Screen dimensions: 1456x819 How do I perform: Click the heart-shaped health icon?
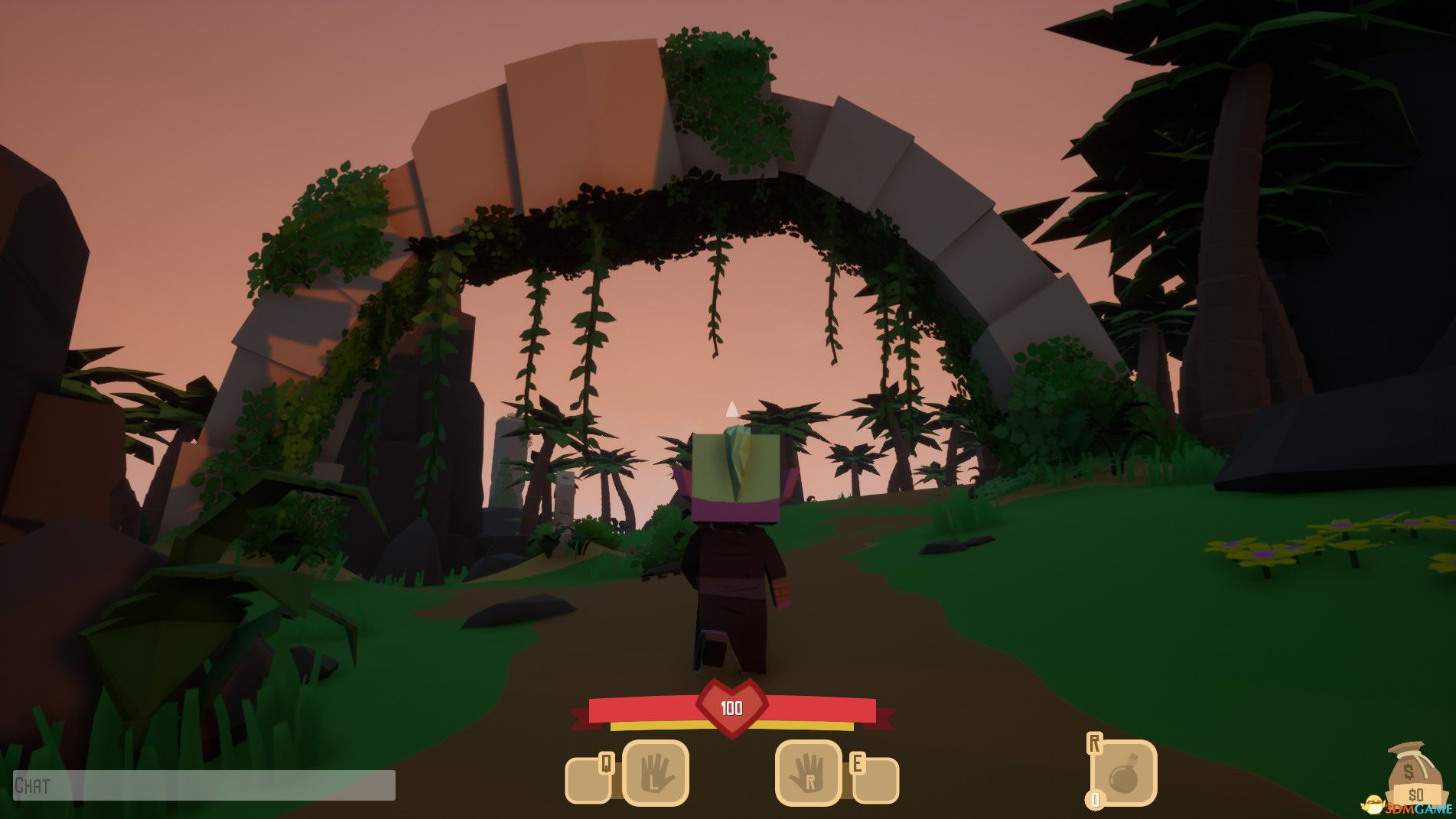pos(731,711)
